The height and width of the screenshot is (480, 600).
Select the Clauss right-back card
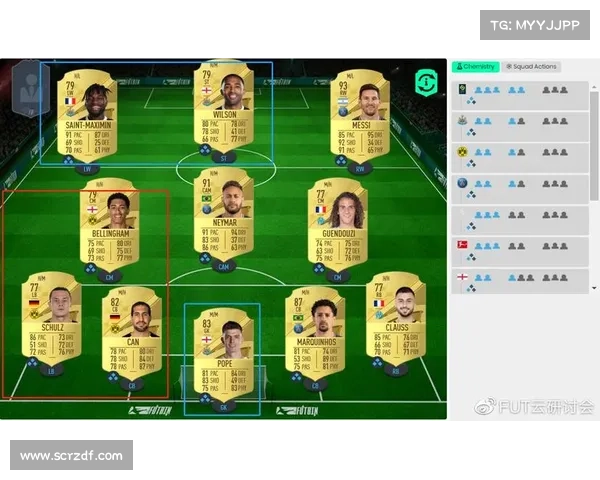coord(395,318)
